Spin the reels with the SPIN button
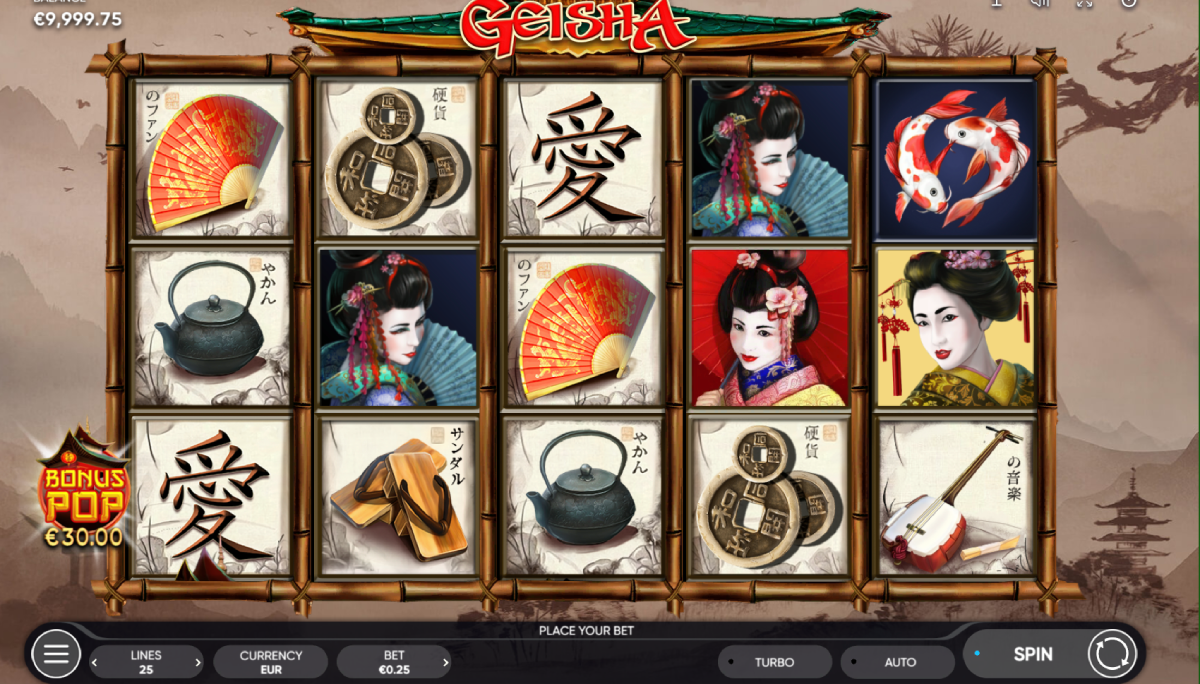Screen dimensions: 1200x684 click(1032, 654)
